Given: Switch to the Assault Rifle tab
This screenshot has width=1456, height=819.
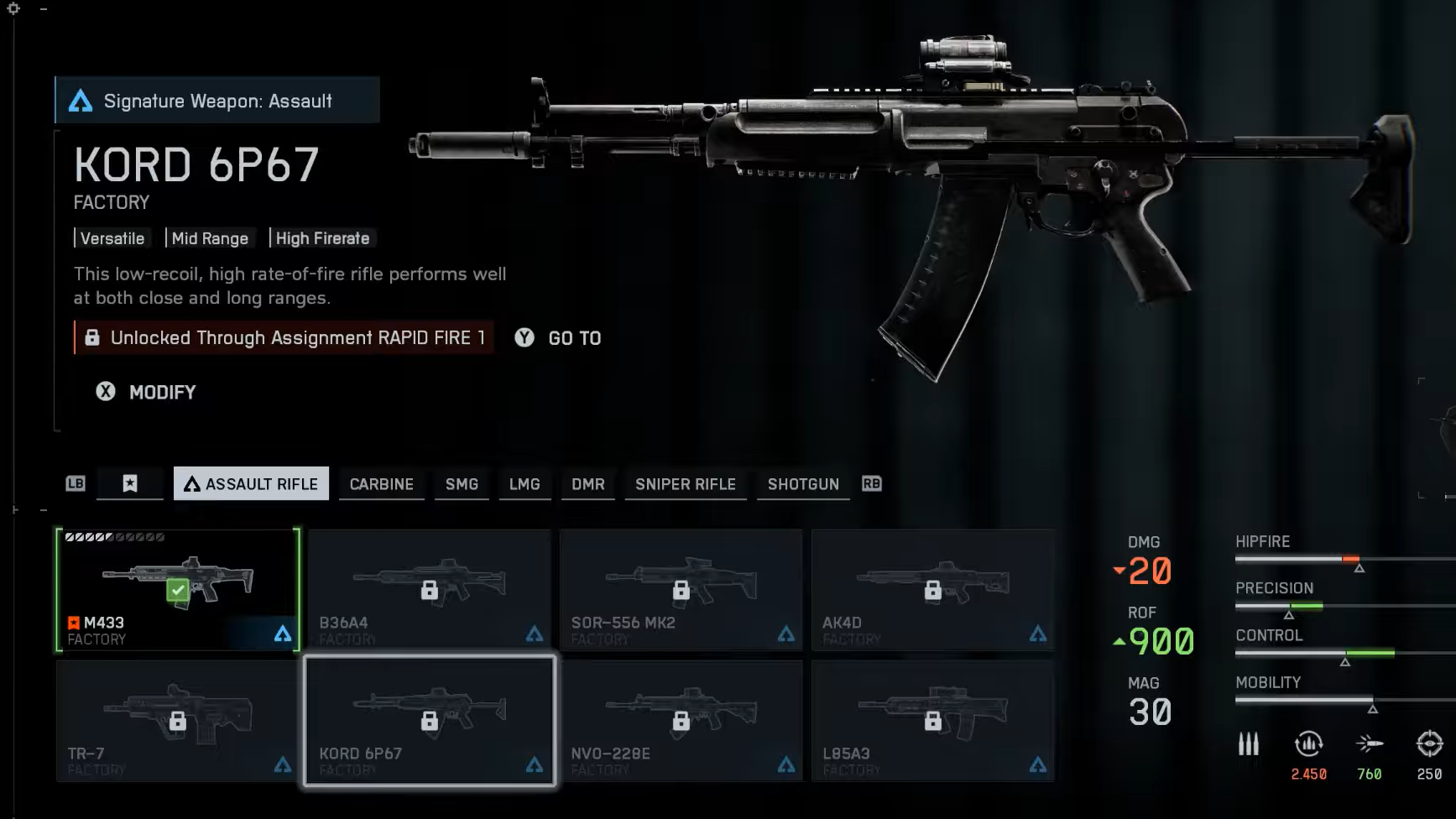Looking at the screenshot, I should (251, 484).
